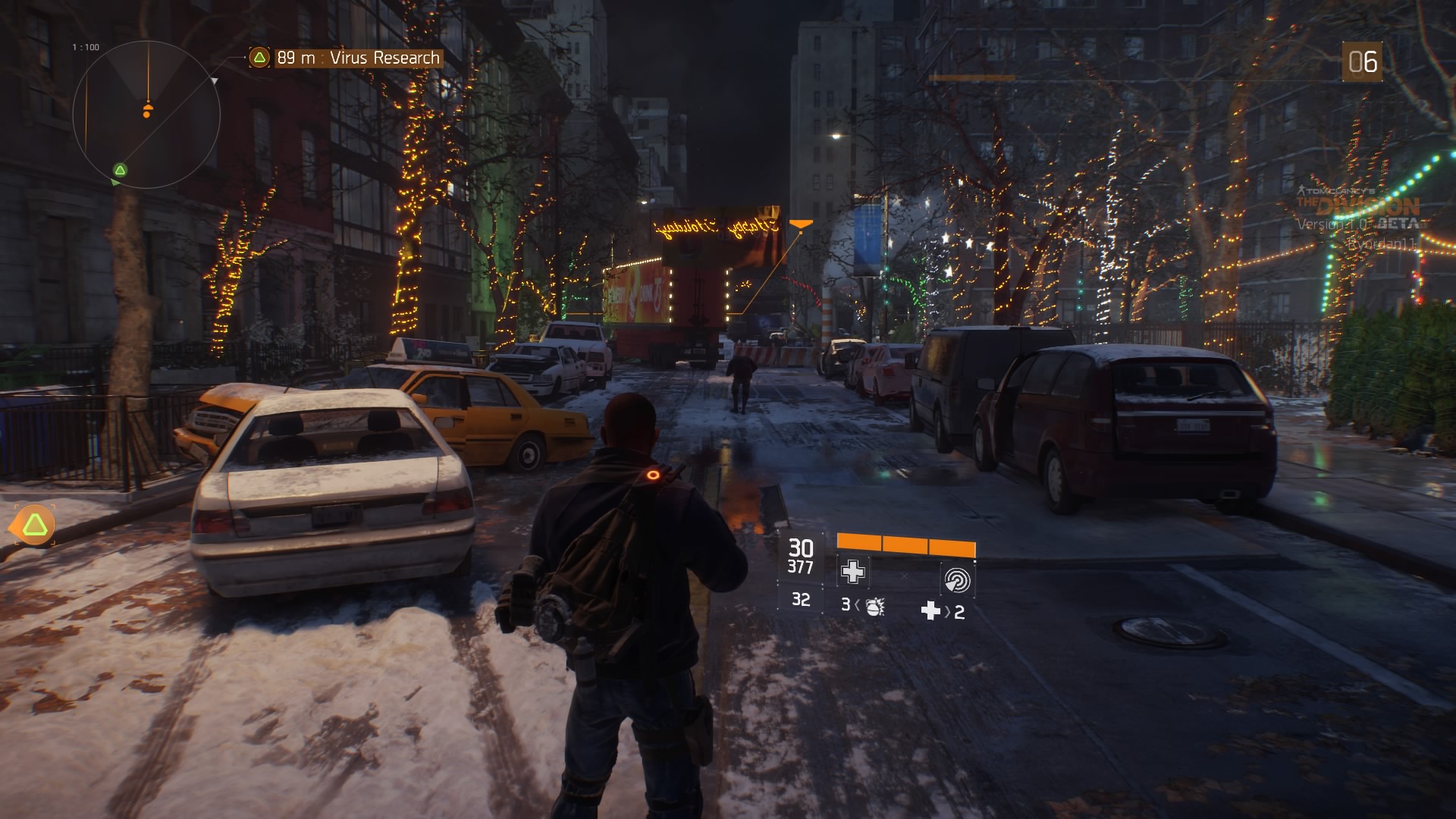Select the grenade icon
Image resolution: width=1456 pixels, height=819 pixels.
874,606
